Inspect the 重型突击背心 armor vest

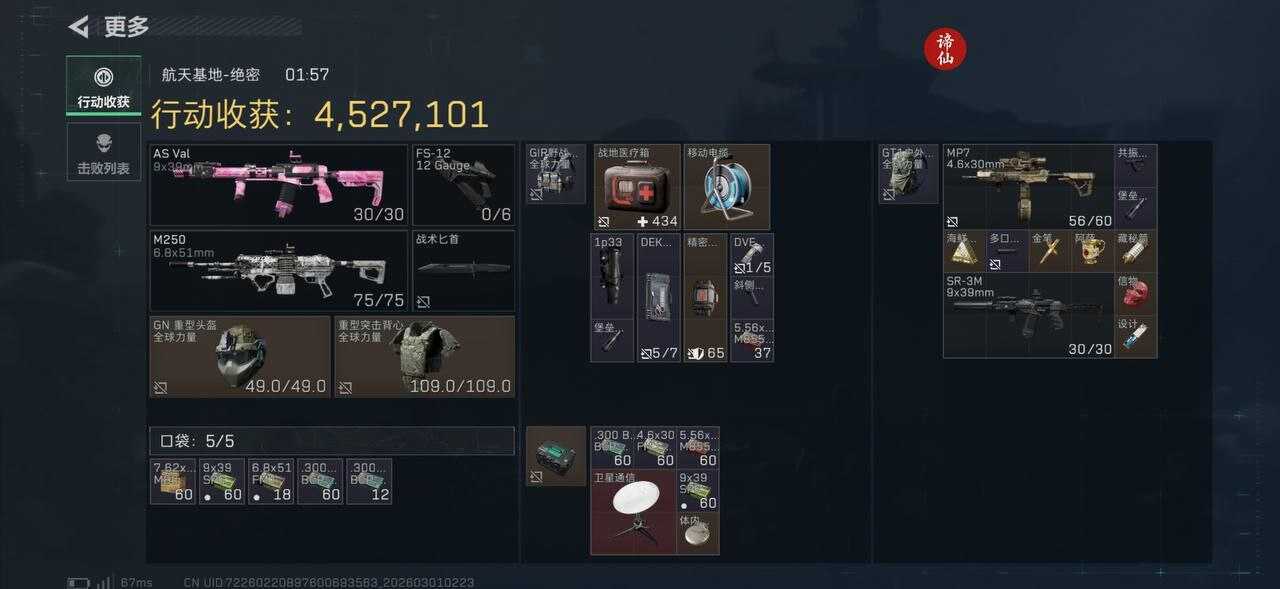click(424, 356)
